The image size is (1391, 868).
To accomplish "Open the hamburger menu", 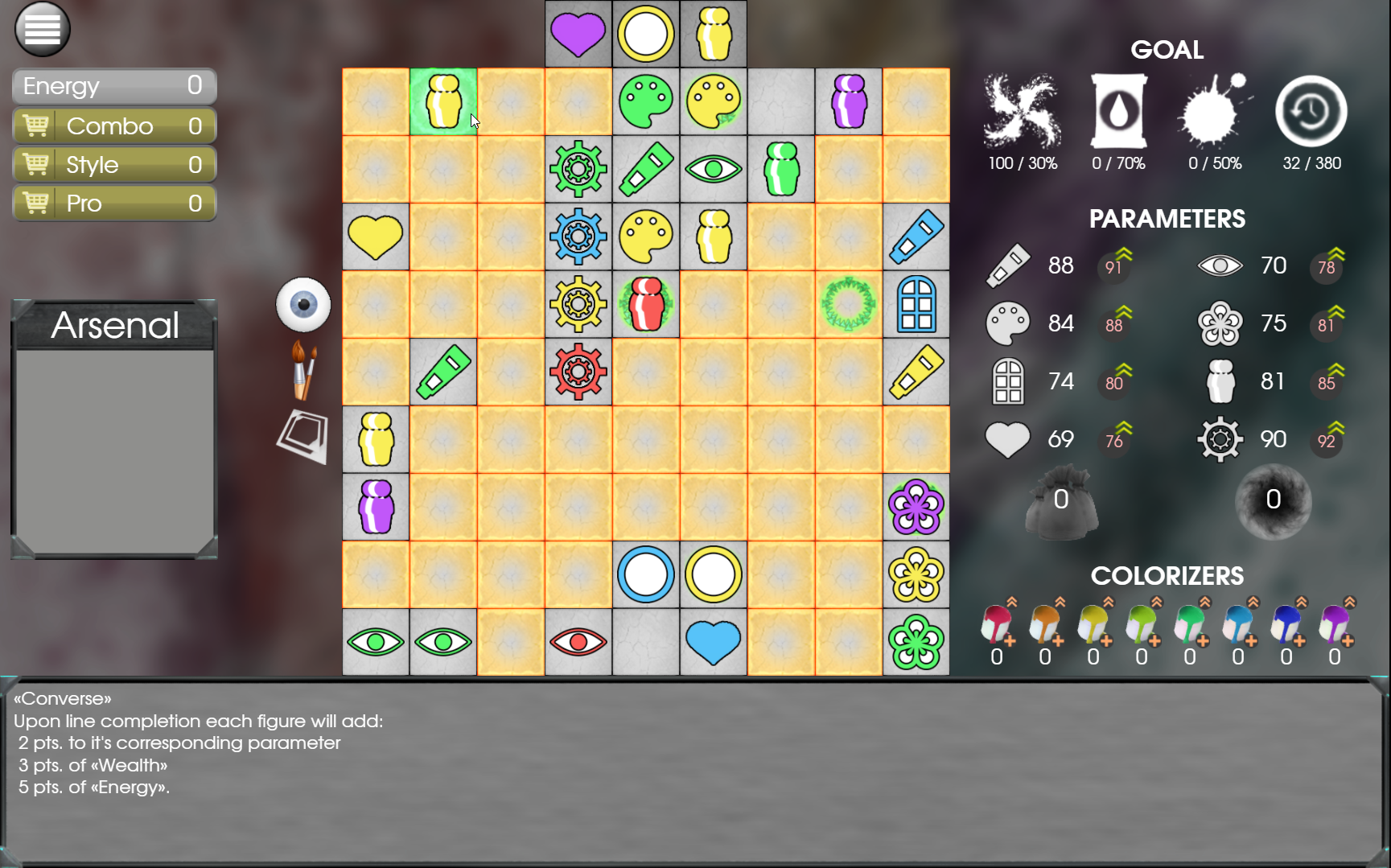I will tap(42, 28).
